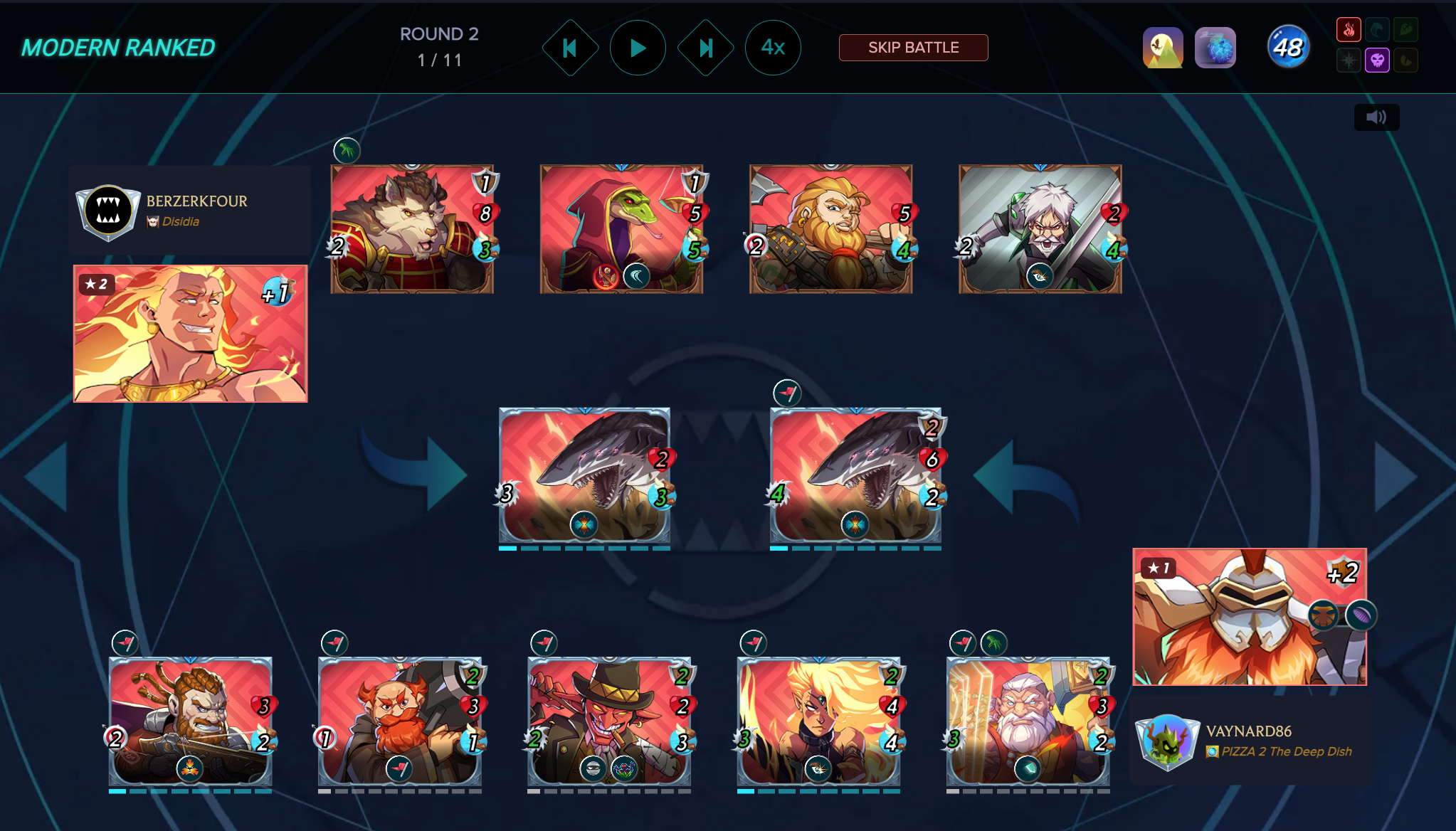Click the Skip Battle button

point(913,48)
